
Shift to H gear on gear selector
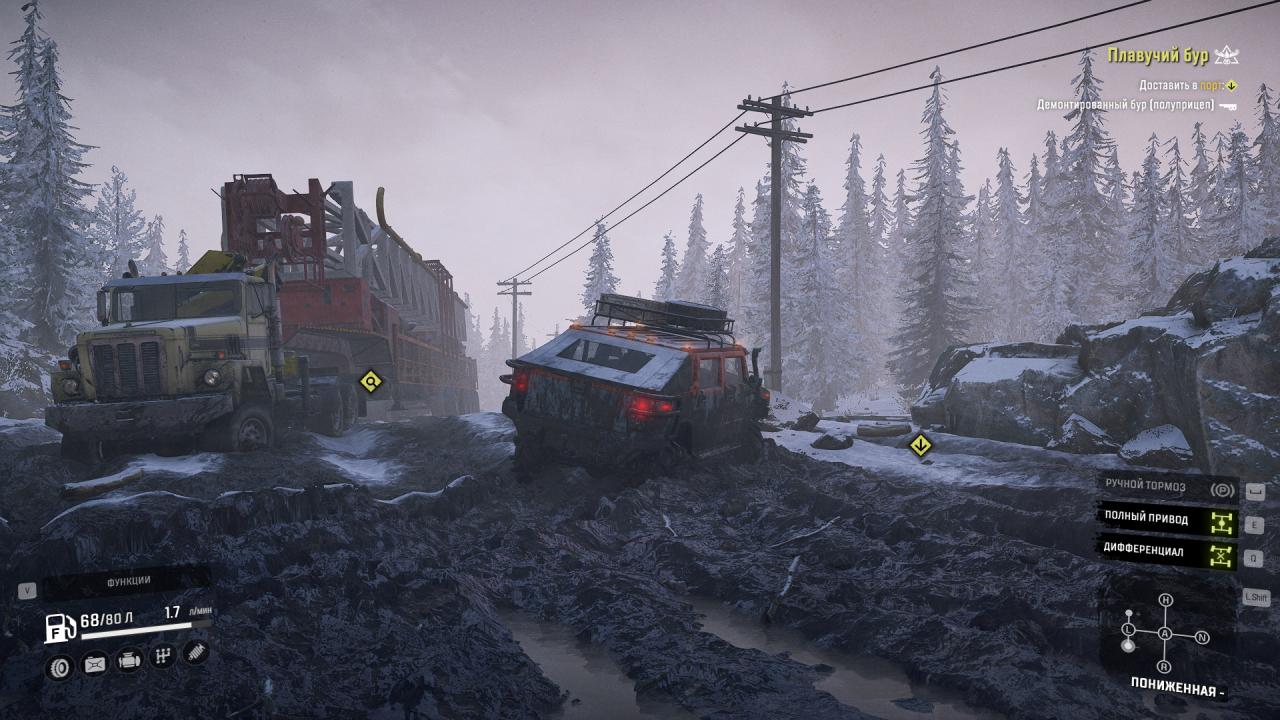(1165, 600)
